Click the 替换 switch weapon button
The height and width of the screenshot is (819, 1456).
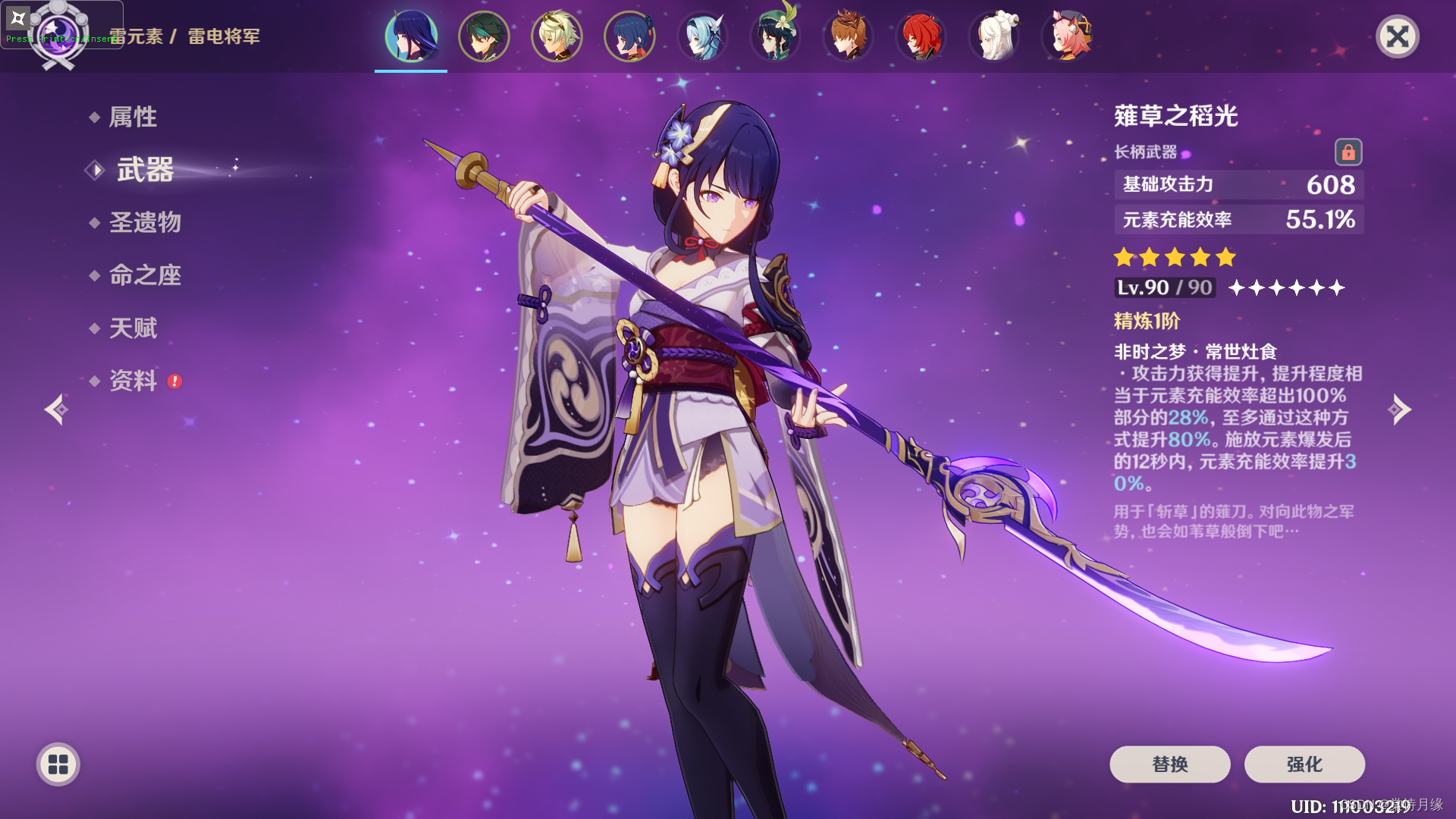1169,764
